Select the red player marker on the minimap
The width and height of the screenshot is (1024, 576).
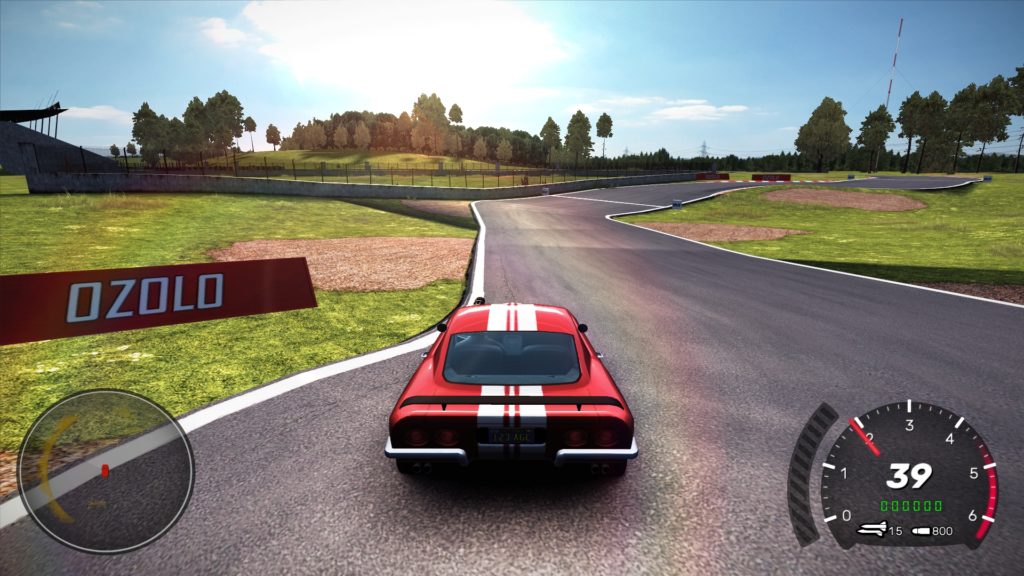[x=103, y=469]
